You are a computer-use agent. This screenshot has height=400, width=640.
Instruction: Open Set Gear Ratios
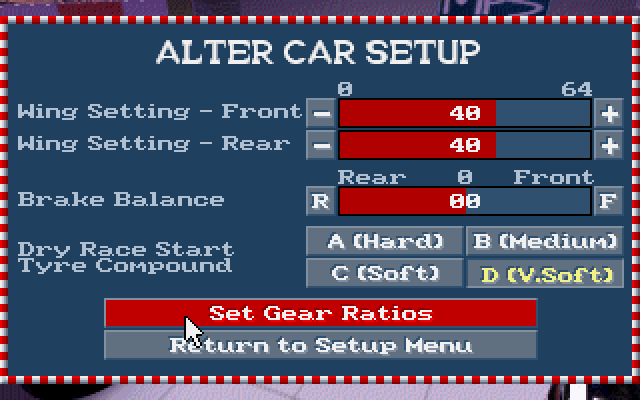click(320, 312)
